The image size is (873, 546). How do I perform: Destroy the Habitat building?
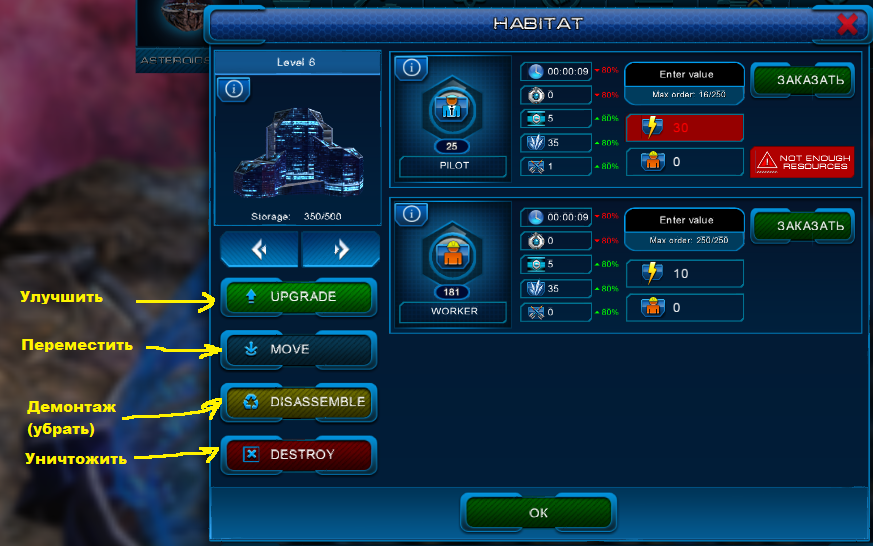(298, 455)
